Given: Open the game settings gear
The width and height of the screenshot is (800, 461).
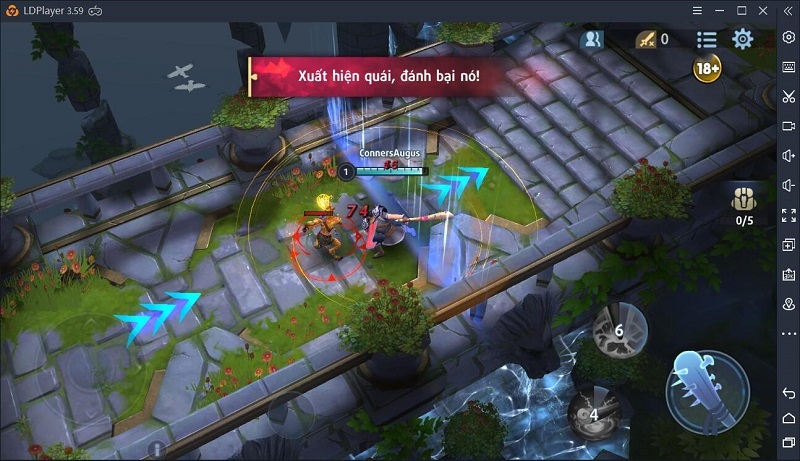Looking at the screenshot, I should [x=742, y=39].
